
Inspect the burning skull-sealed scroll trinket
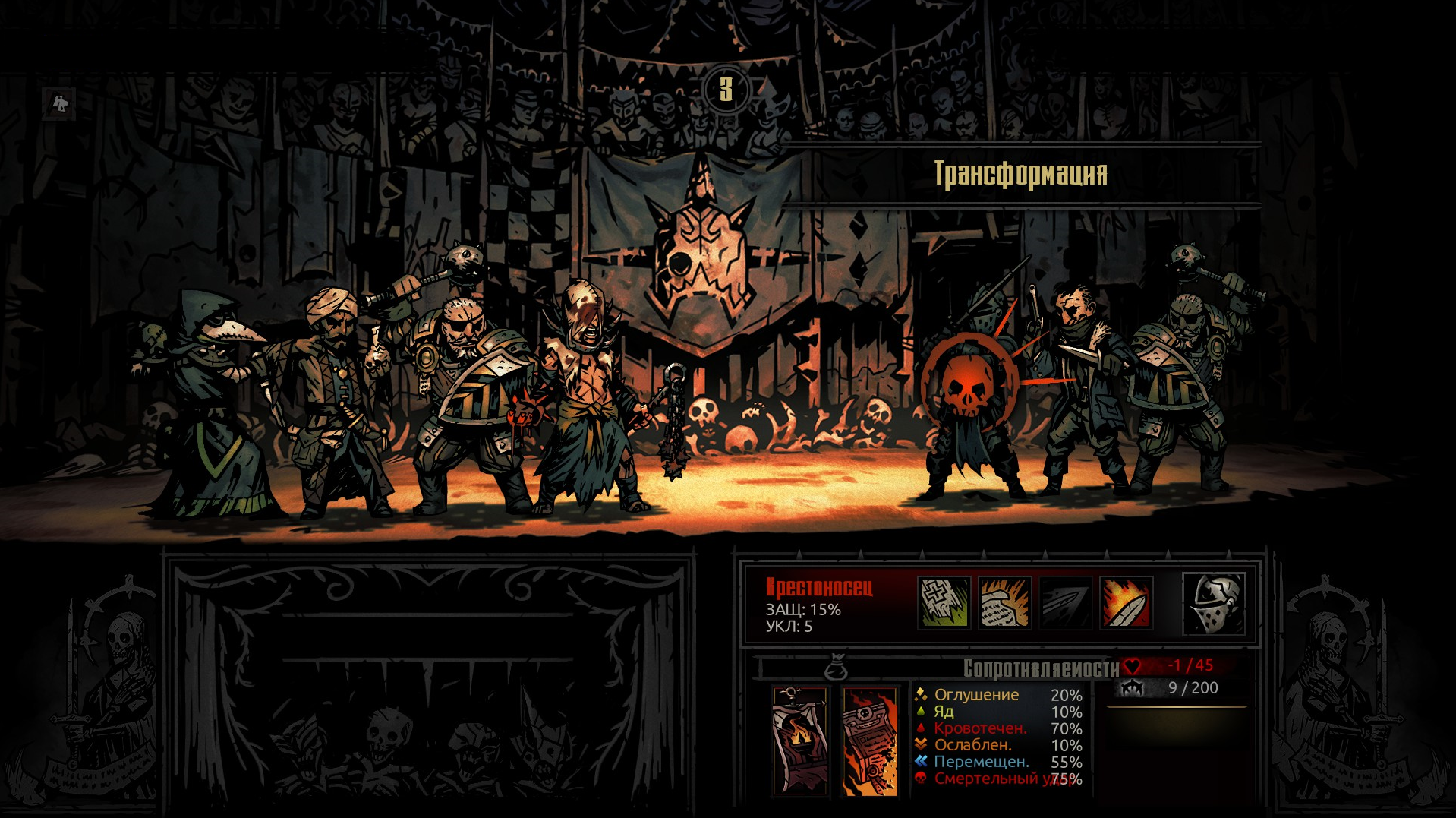click(870, 742)
